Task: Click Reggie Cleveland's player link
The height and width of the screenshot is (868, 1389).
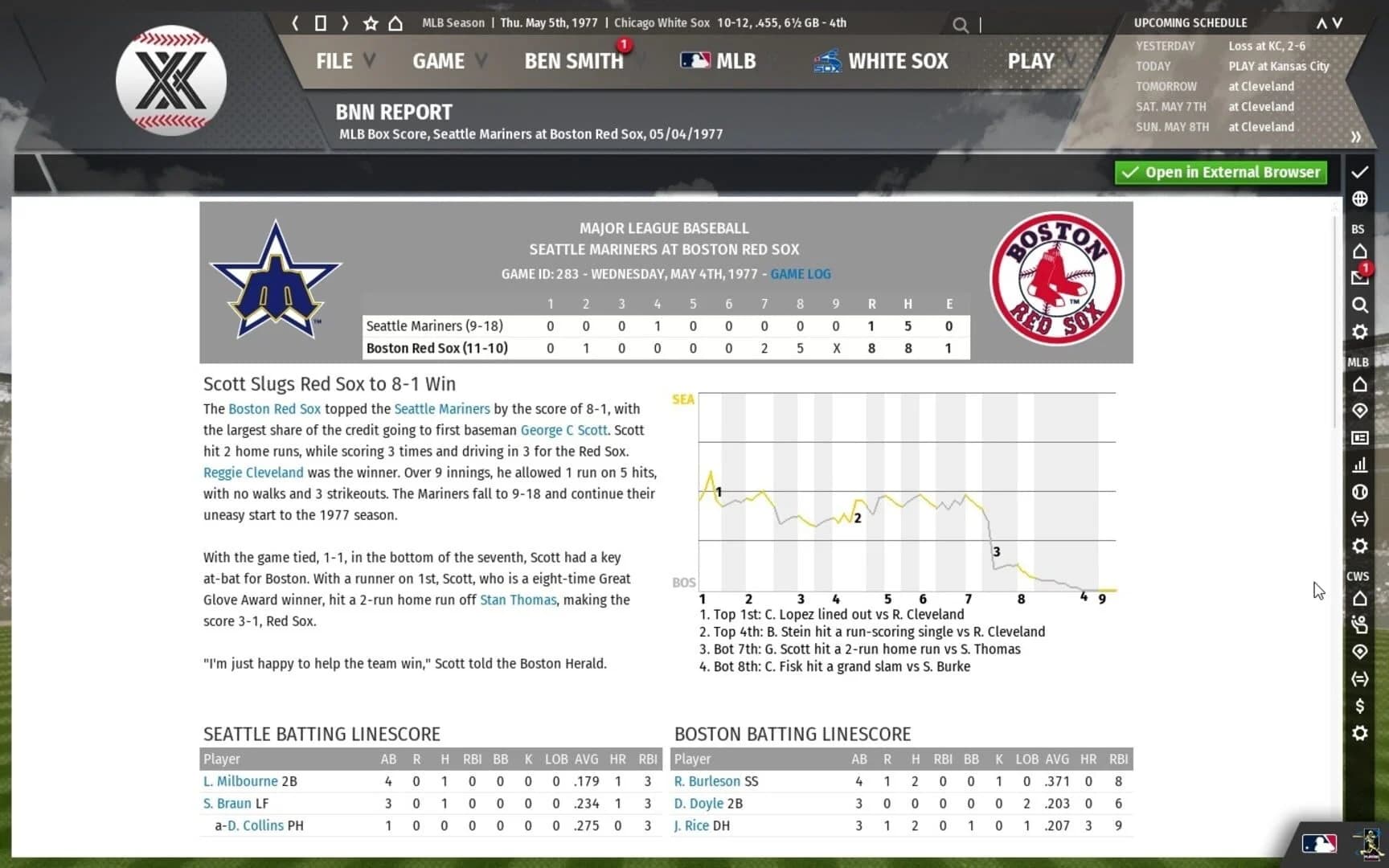Action: [x=253, y=473]
